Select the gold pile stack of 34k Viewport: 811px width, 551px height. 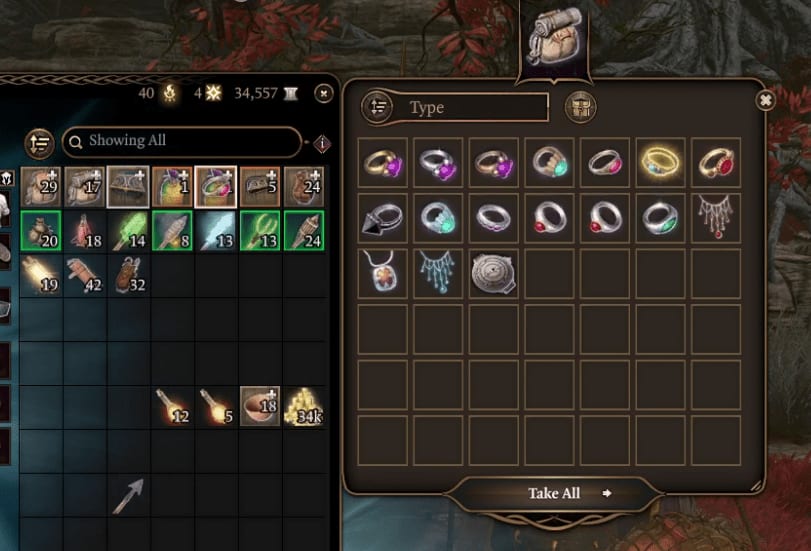coord(304,406)
